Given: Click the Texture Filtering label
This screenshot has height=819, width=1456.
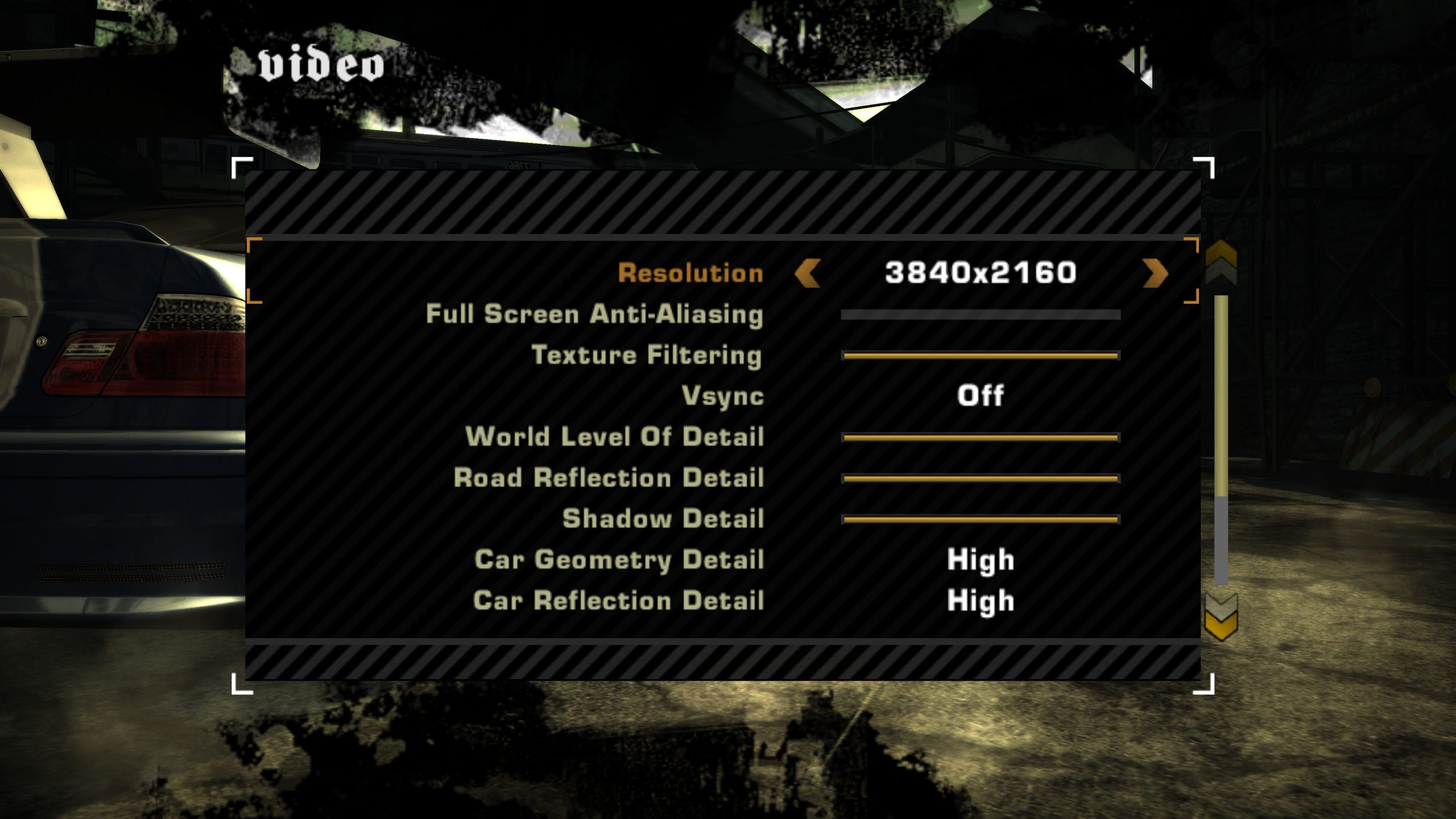Looking at the screenshot, I should click(648, 355).
